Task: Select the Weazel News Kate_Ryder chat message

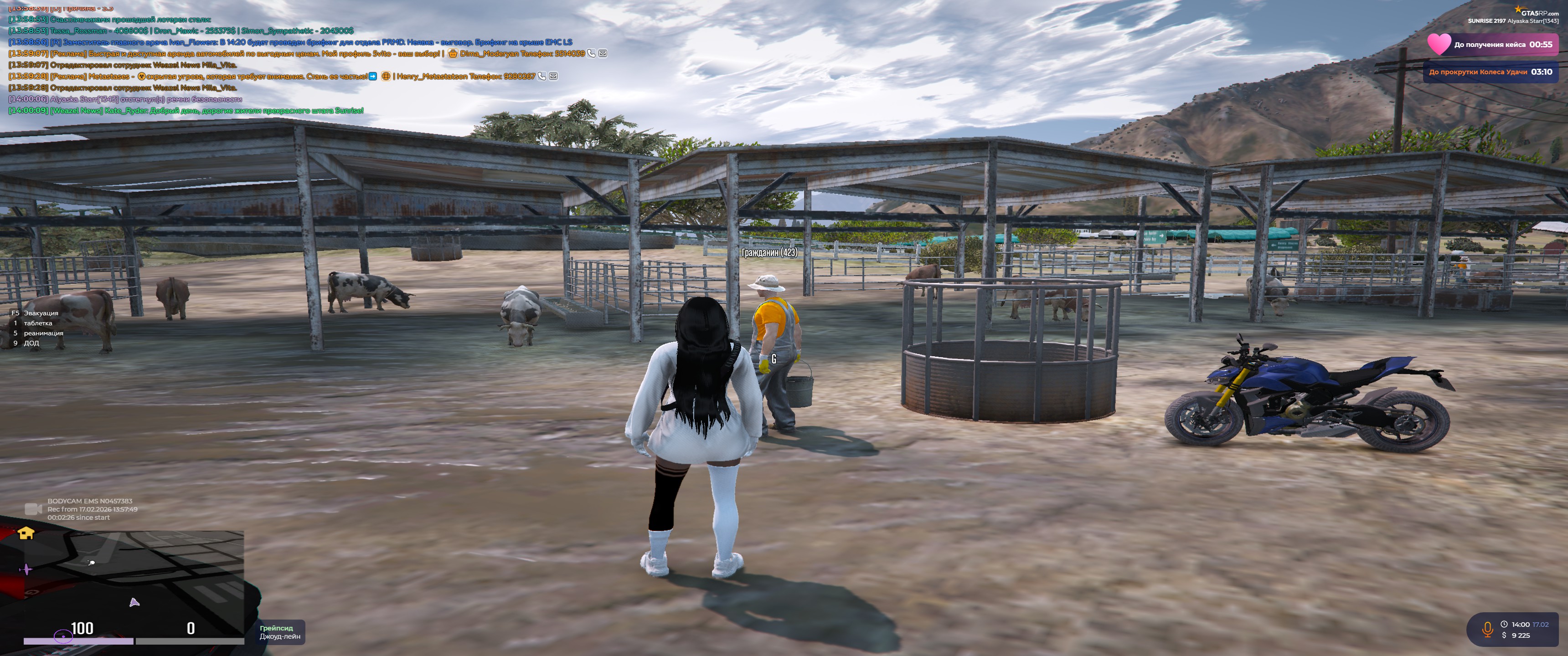Action: [x=186, y=111]
